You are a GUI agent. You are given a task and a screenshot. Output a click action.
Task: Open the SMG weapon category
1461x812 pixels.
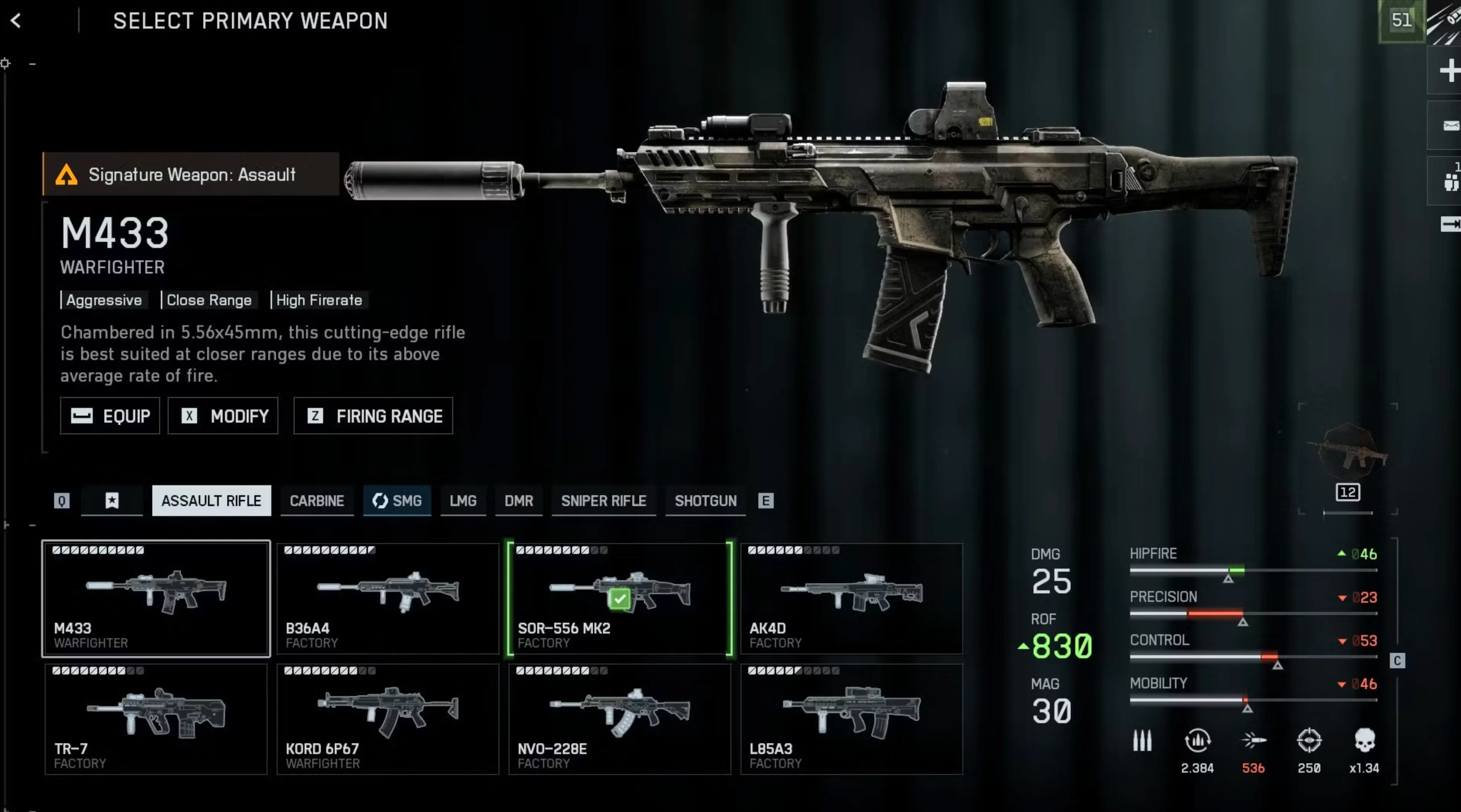(397, 501)
